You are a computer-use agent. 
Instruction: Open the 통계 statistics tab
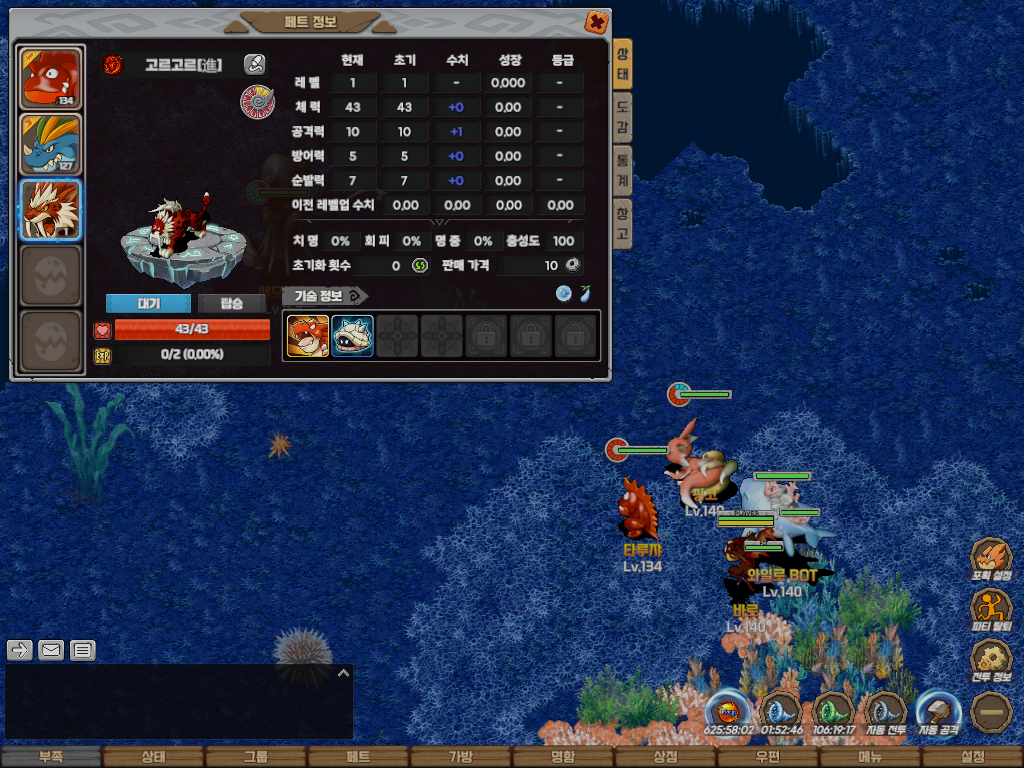pyautogui.click(x=622, y=171)
